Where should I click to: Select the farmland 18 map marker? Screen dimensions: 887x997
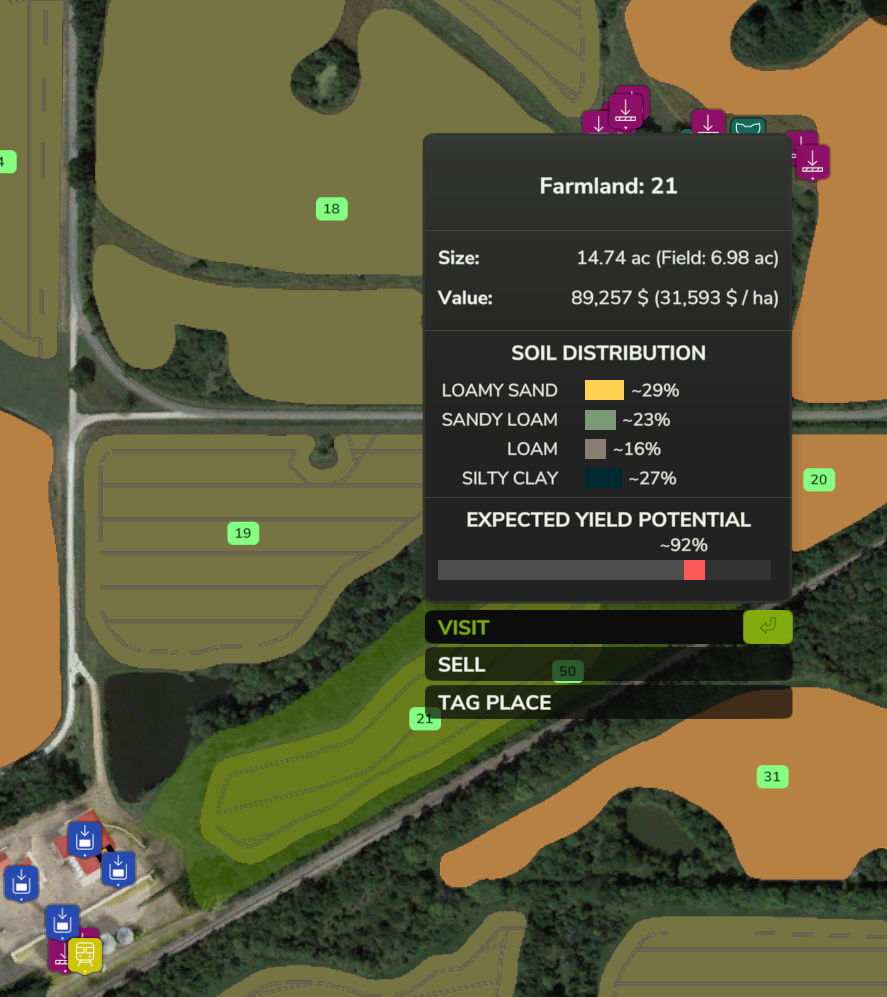[x=331, y=209]
